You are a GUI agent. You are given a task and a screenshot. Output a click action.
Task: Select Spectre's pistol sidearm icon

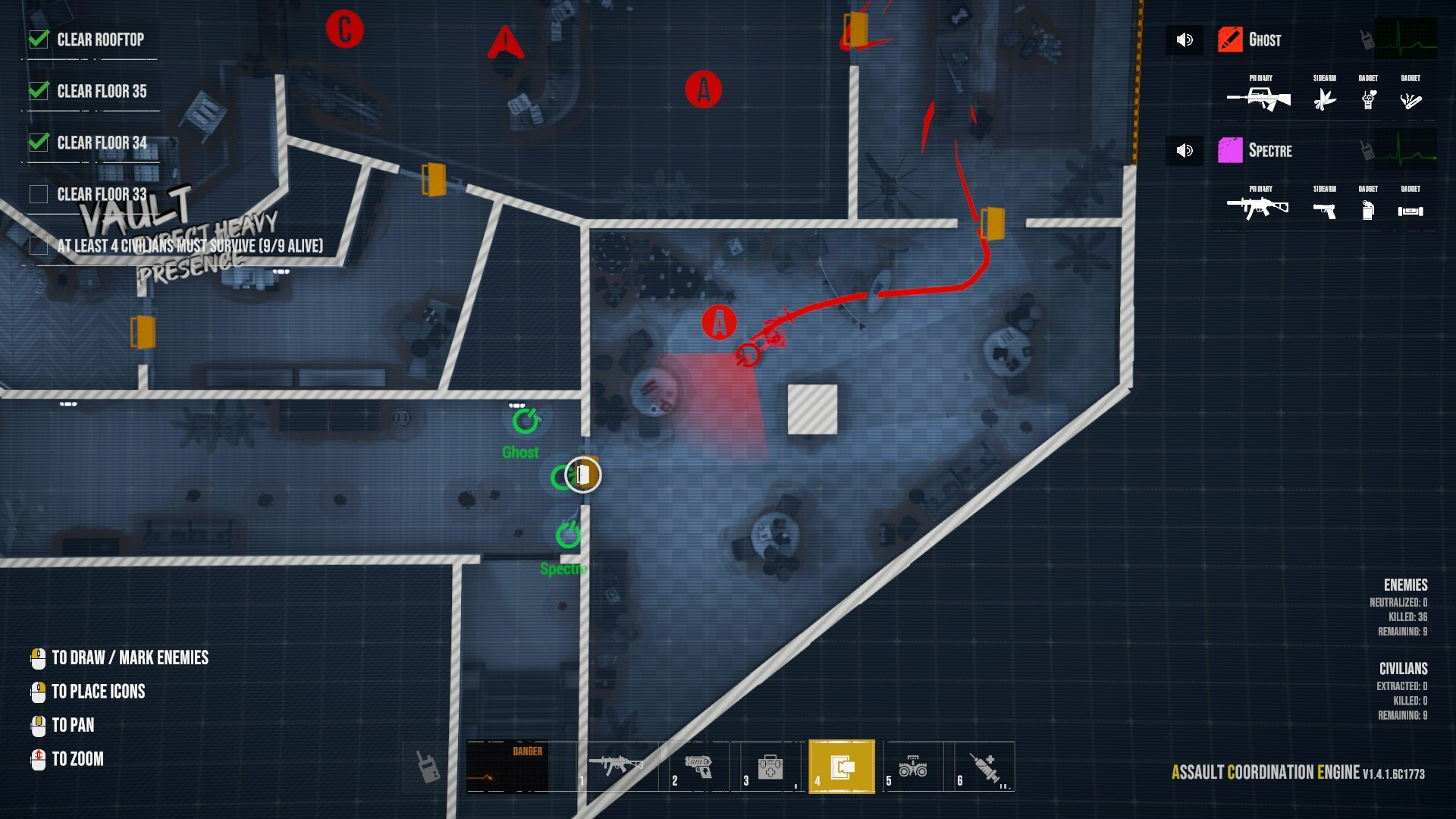click(x=1325, y=210)
